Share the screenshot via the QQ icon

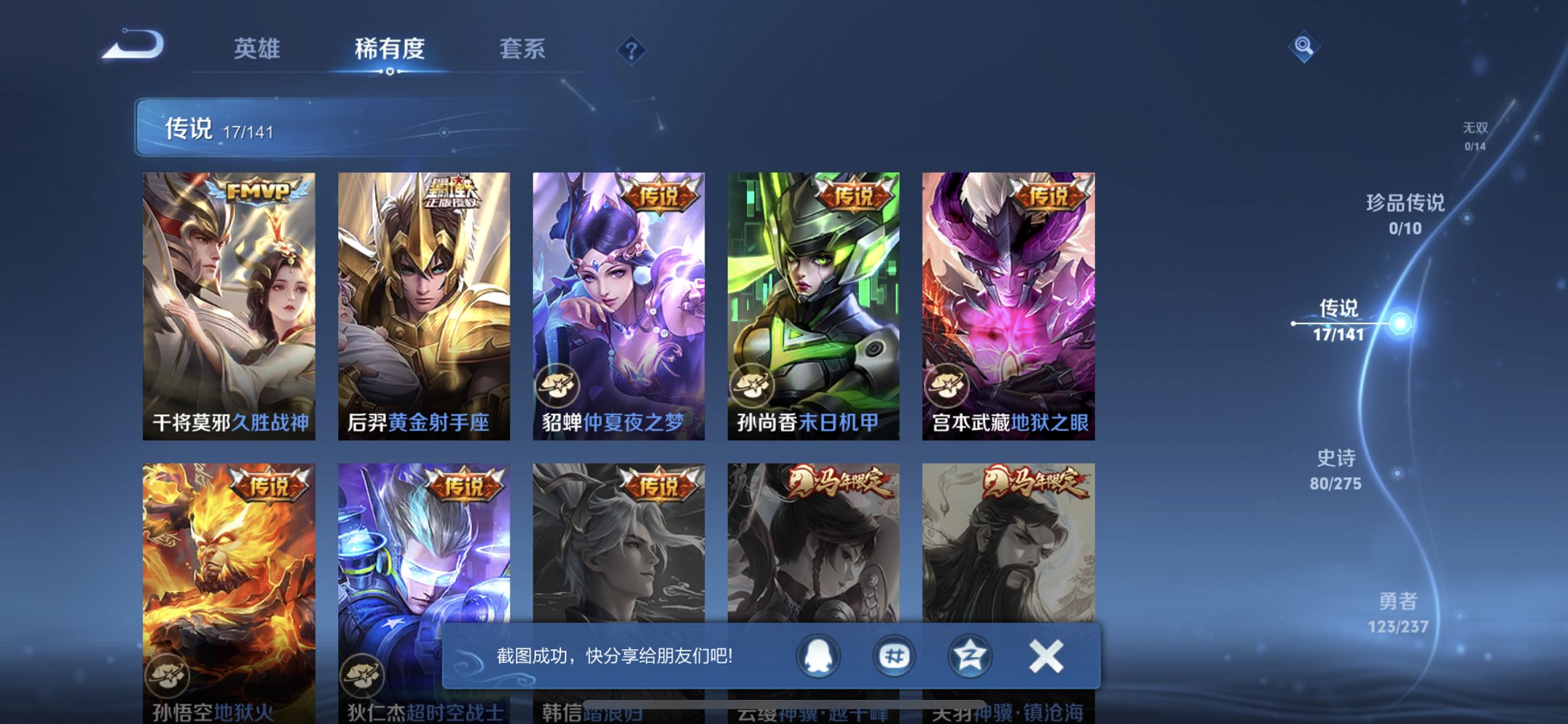click(x=816, y=656)
